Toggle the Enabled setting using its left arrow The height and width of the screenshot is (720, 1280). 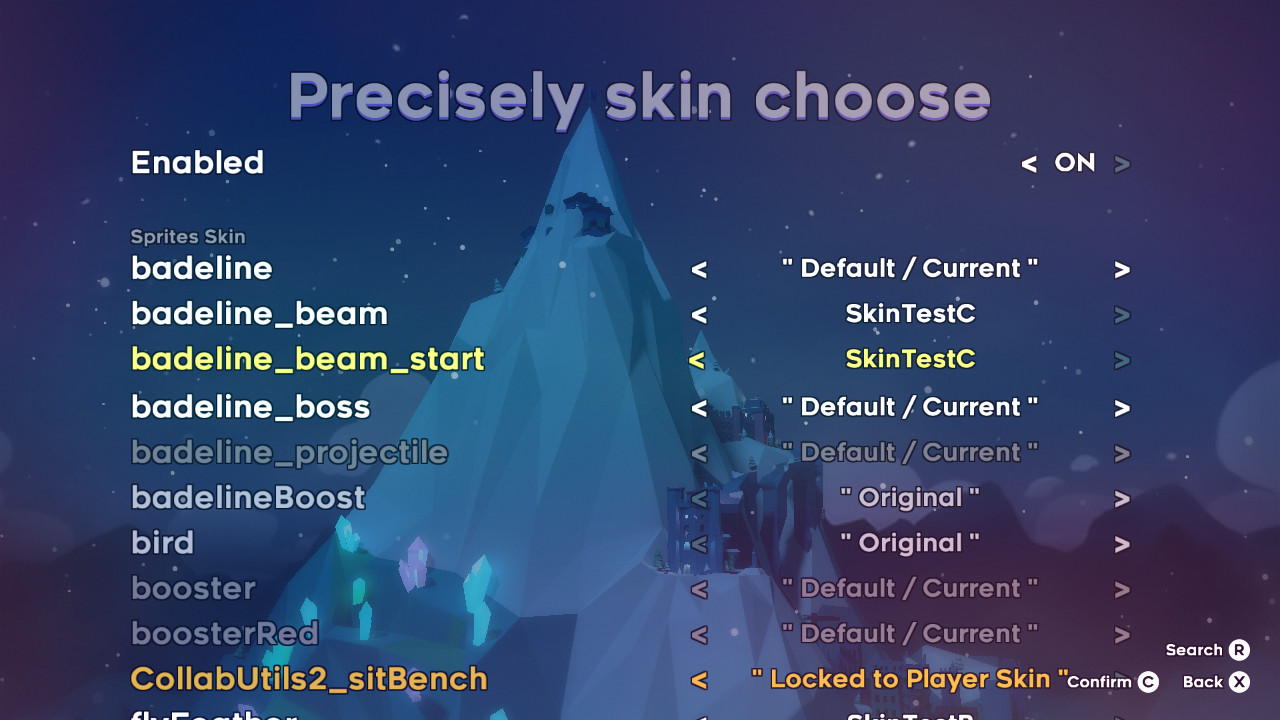[1029, 163]
